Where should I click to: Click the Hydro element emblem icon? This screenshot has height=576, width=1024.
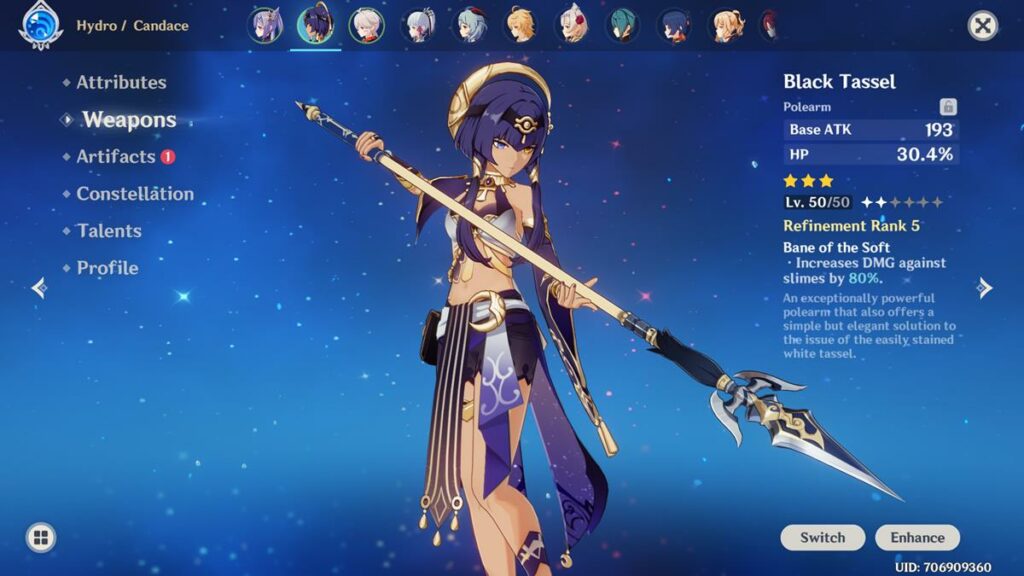point(40,26)
